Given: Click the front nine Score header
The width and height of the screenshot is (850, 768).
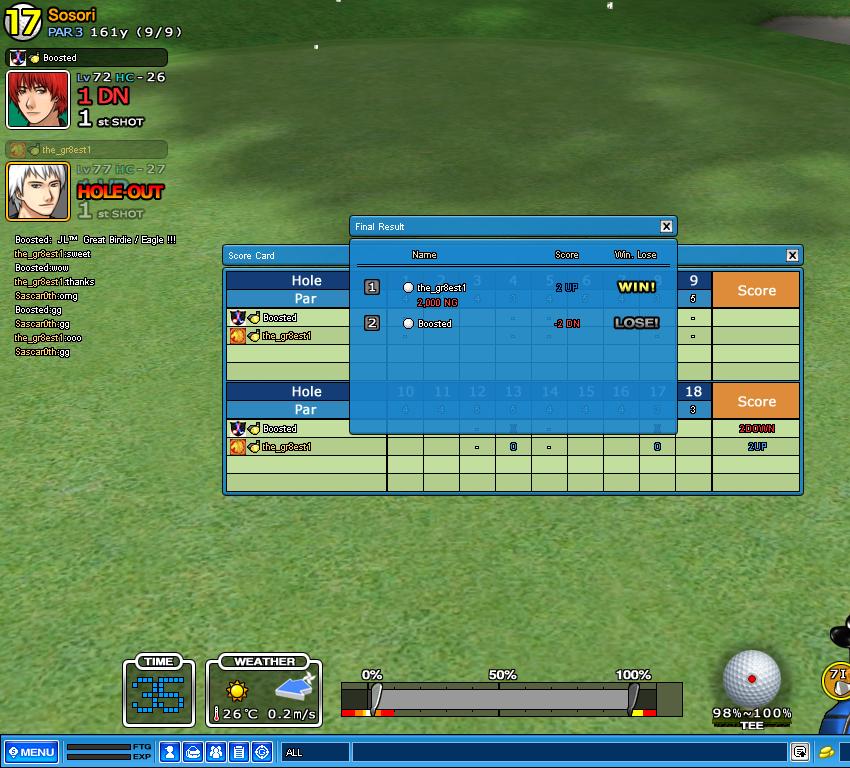Looking at the screenshot, I should pyautogui.click(x=756, y=290).
